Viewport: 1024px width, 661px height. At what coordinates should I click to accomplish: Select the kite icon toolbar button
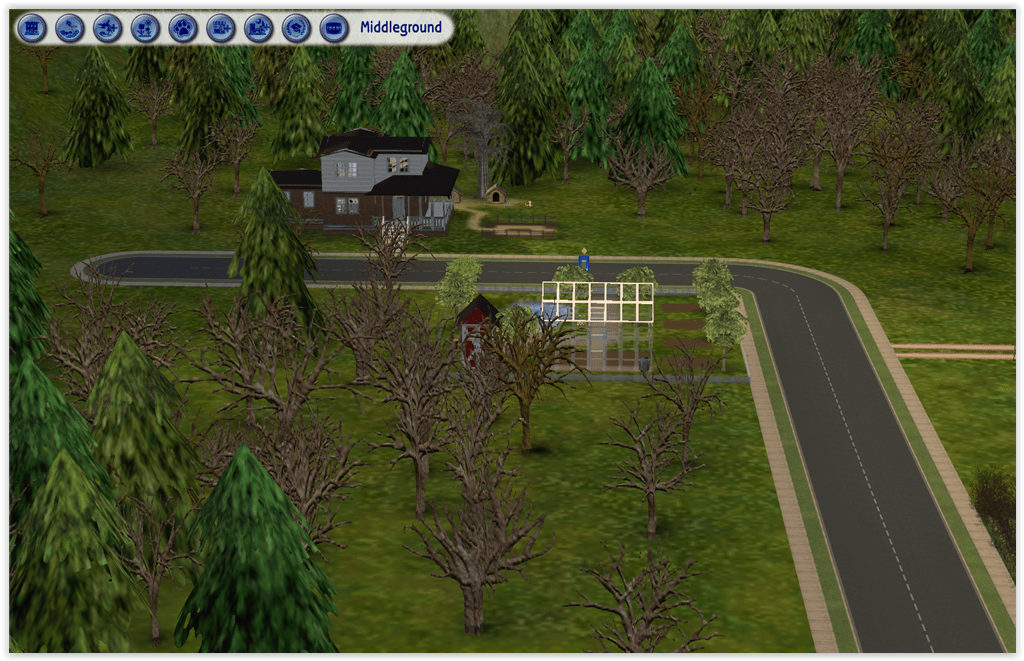(70, 28)
